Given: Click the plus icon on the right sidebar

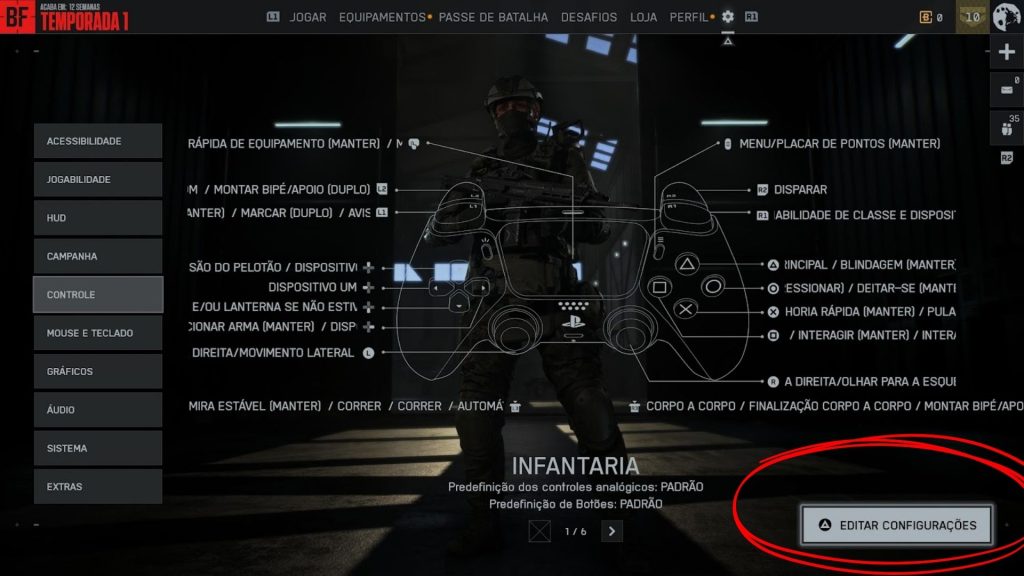Looking at the screenshot, I should tap(1006, 53).
